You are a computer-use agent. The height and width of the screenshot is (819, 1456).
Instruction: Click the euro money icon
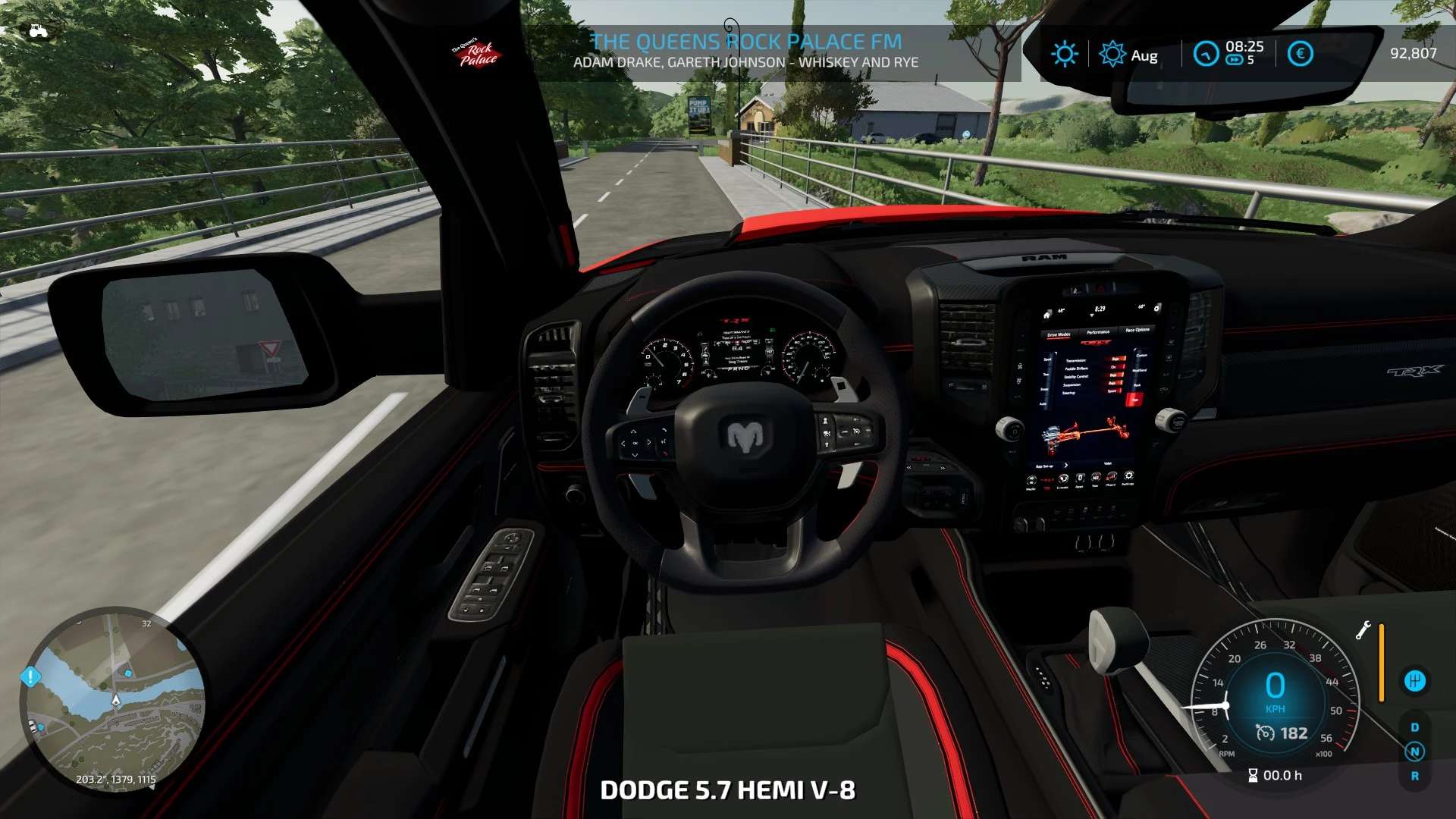pos(1300,54)
